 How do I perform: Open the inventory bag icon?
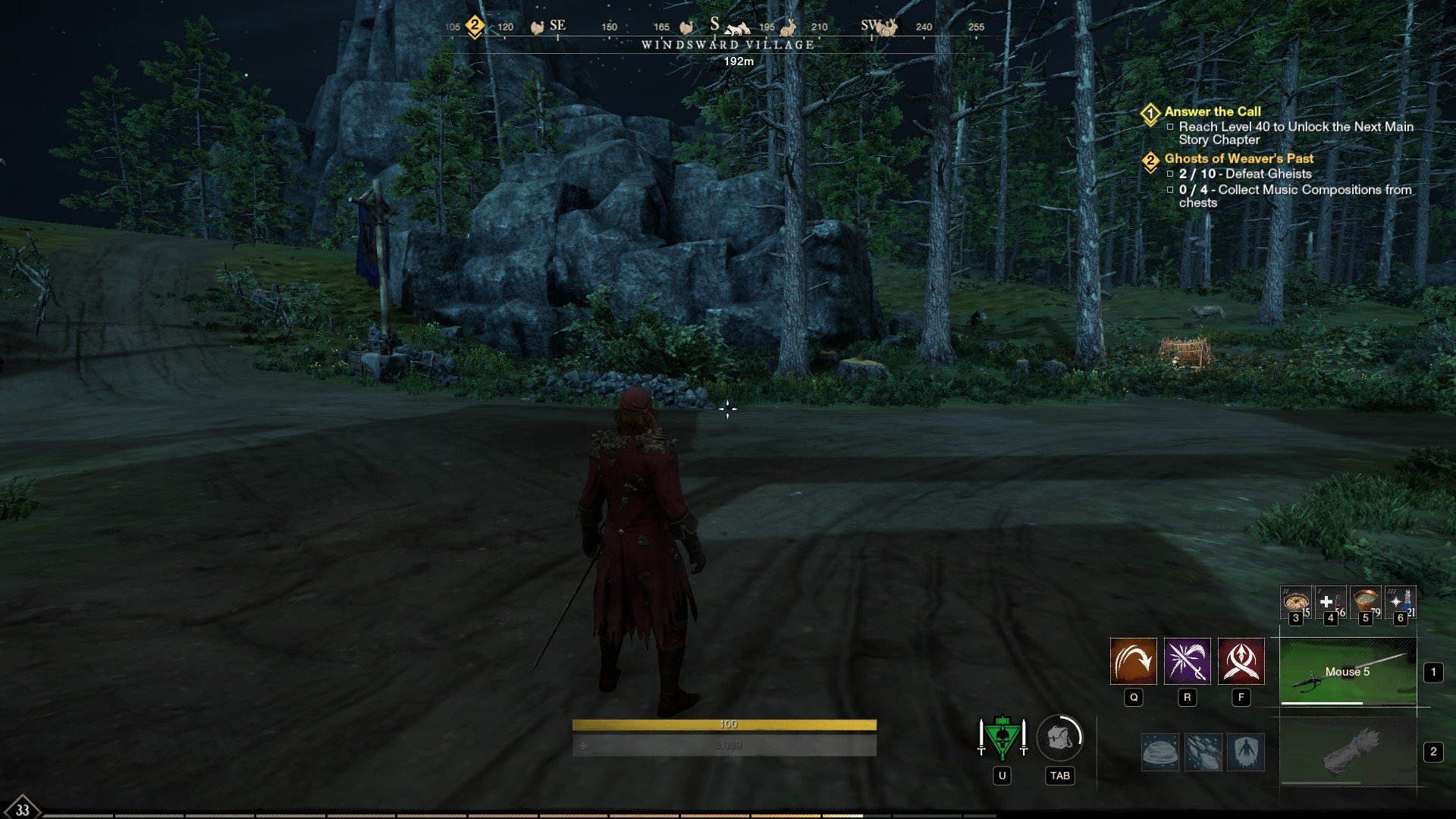[1059, 737]
